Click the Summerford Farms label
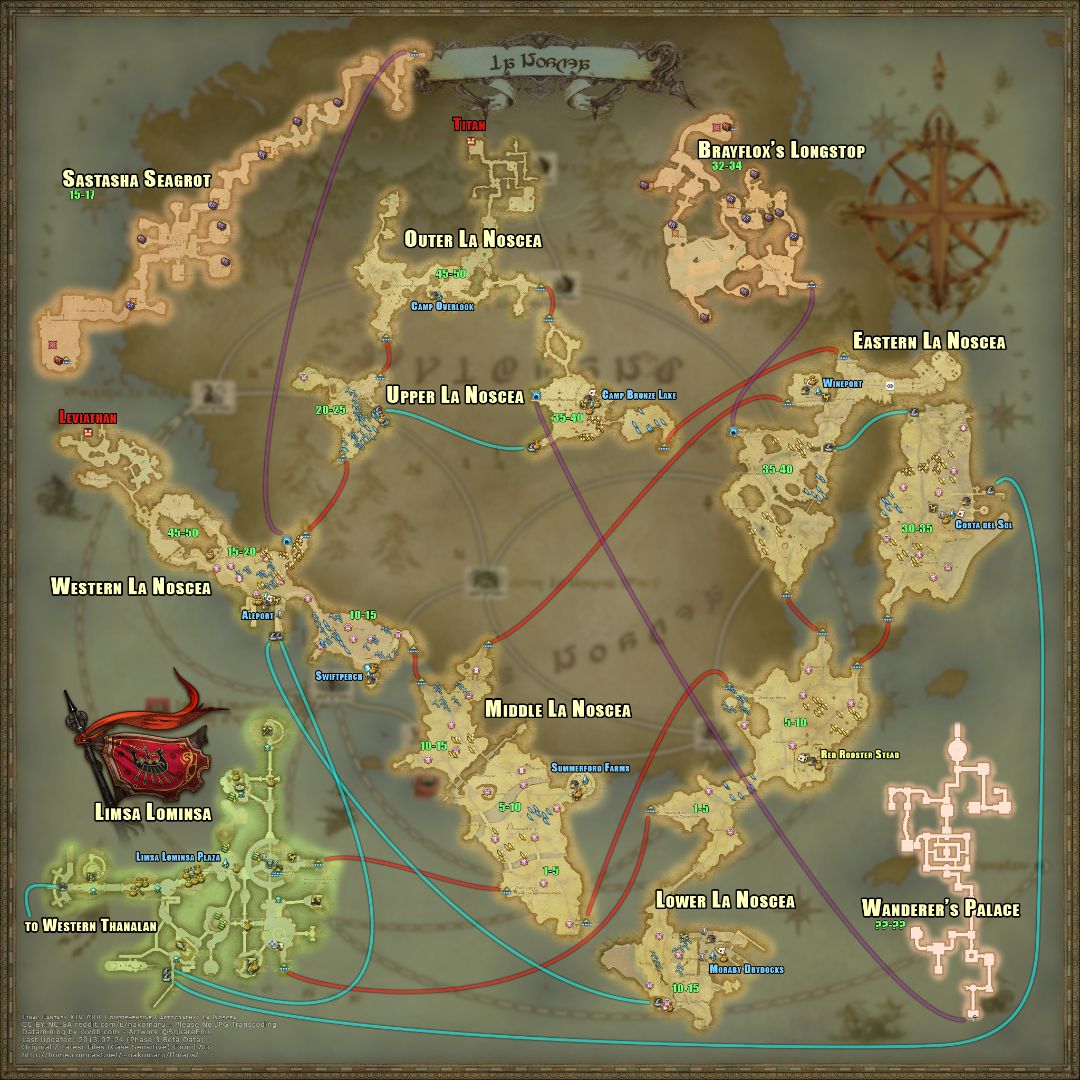This screenshot has height=1080, width=1080. [x=590, y=768]
